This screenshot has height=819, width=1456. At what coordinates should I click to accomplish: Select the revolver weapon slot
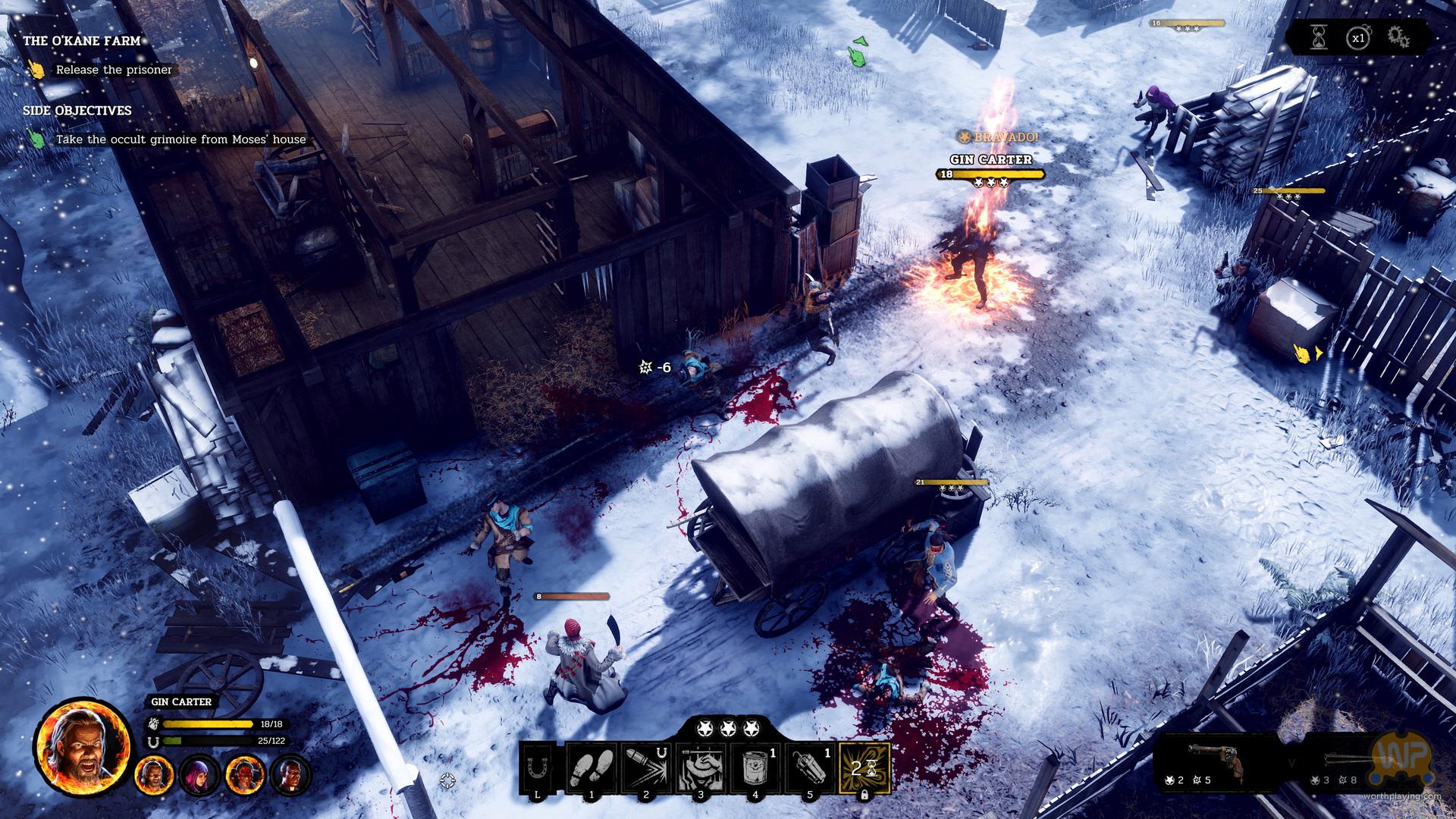click(1214, 760)
